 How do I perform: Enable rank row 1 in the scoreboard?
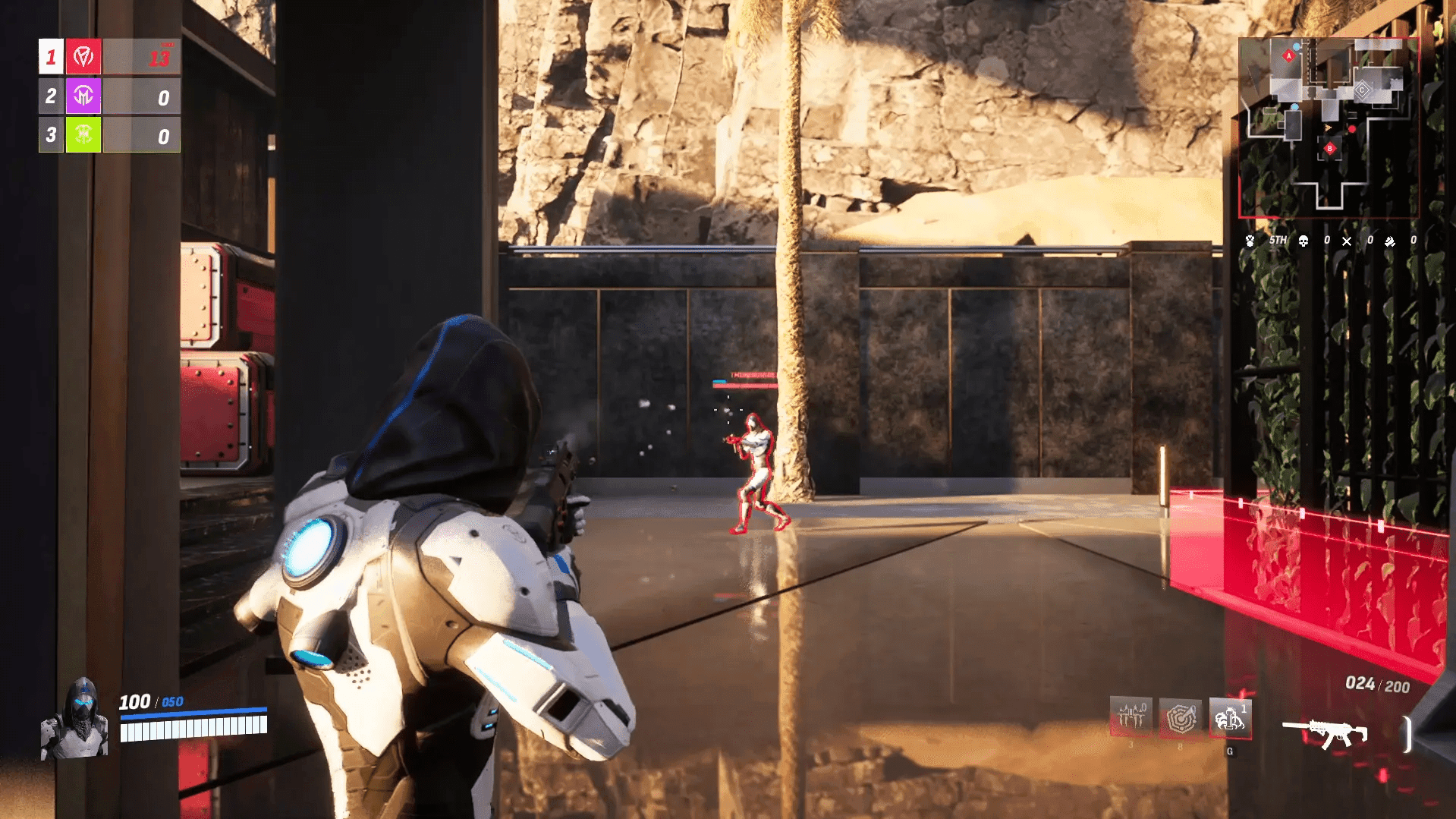50,56
